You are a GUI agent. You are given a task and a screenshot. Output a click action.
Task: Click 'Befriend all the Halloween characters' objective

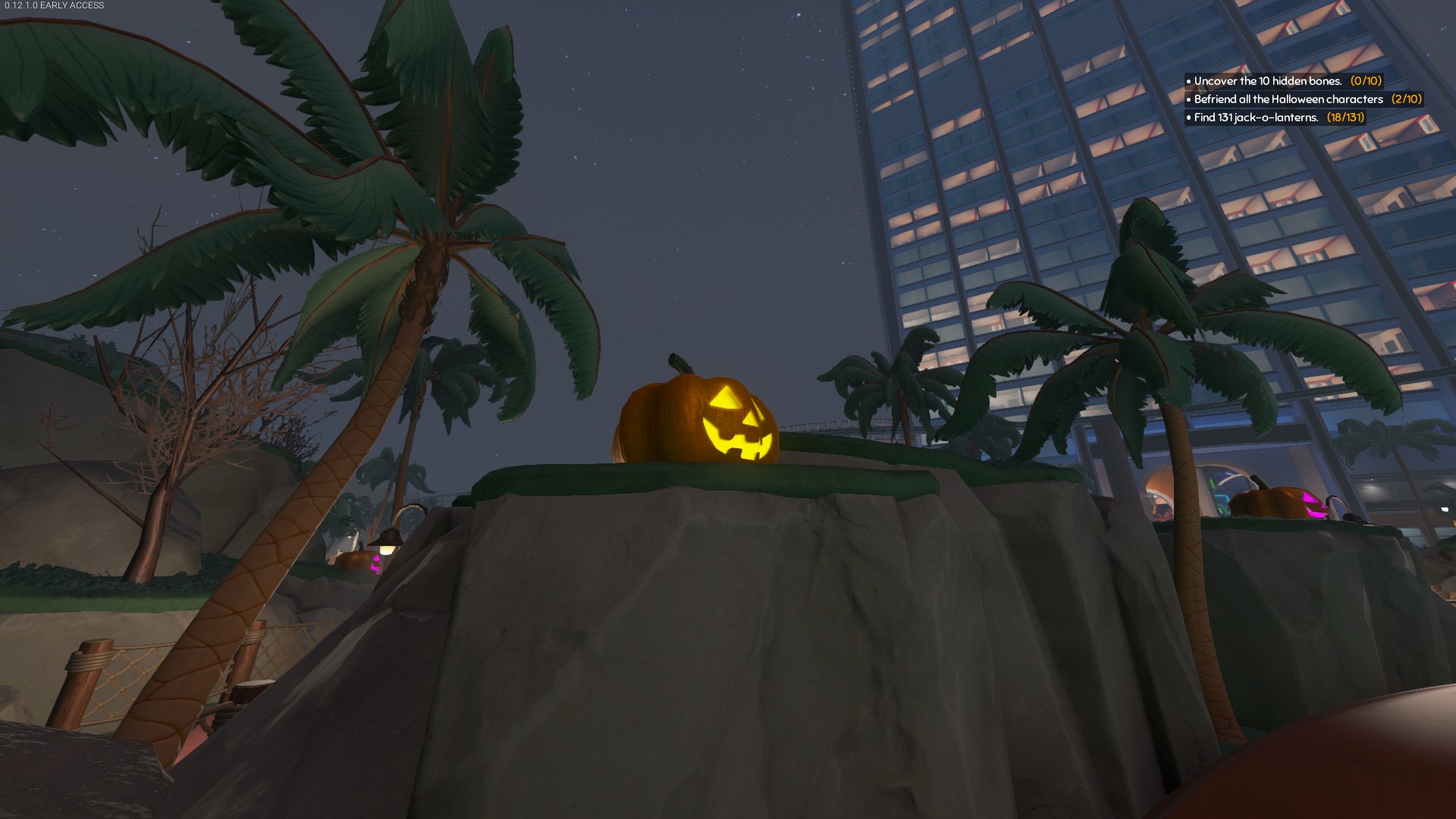click(1288, 99)
